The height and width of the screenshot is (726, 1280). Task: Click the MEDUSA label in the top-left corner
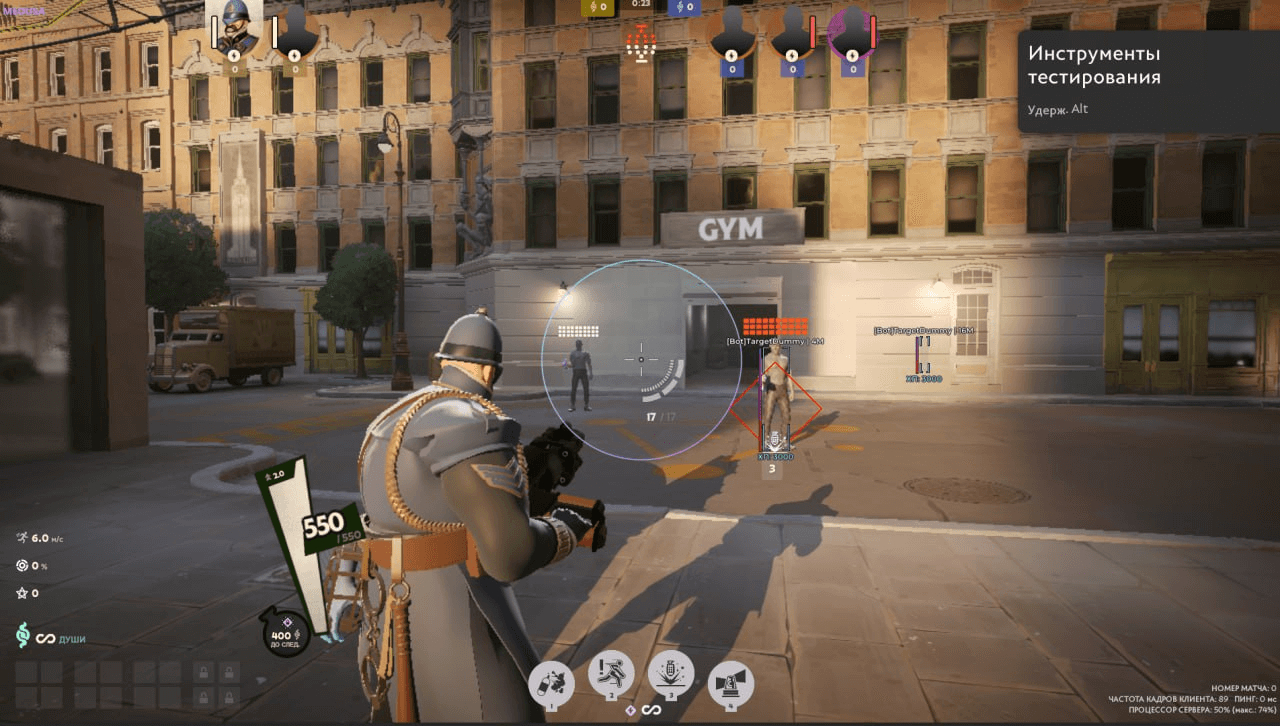pyautogui.click(x=22, y=9)
